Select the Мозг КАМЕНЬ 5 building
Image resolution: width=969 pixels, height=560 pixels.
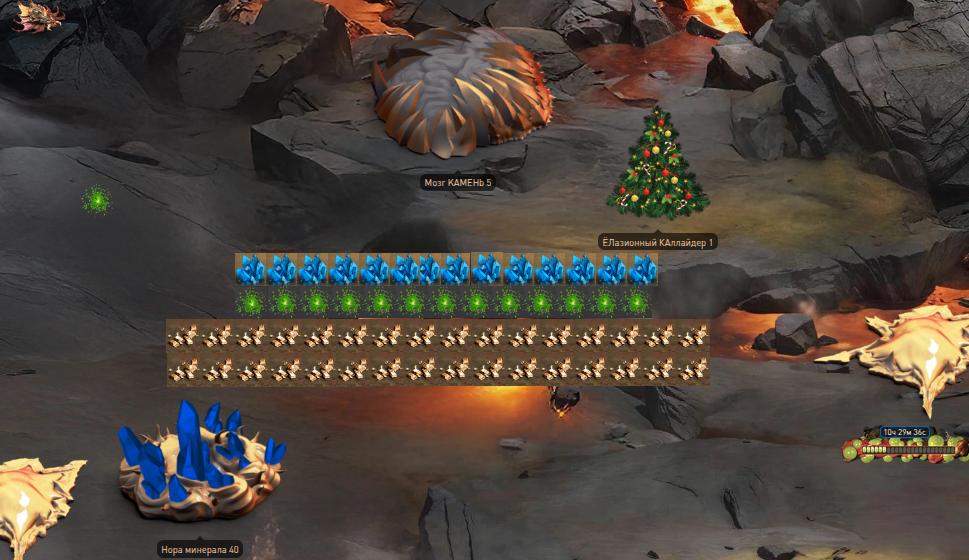pyautogui.click(x=462, y=92)
